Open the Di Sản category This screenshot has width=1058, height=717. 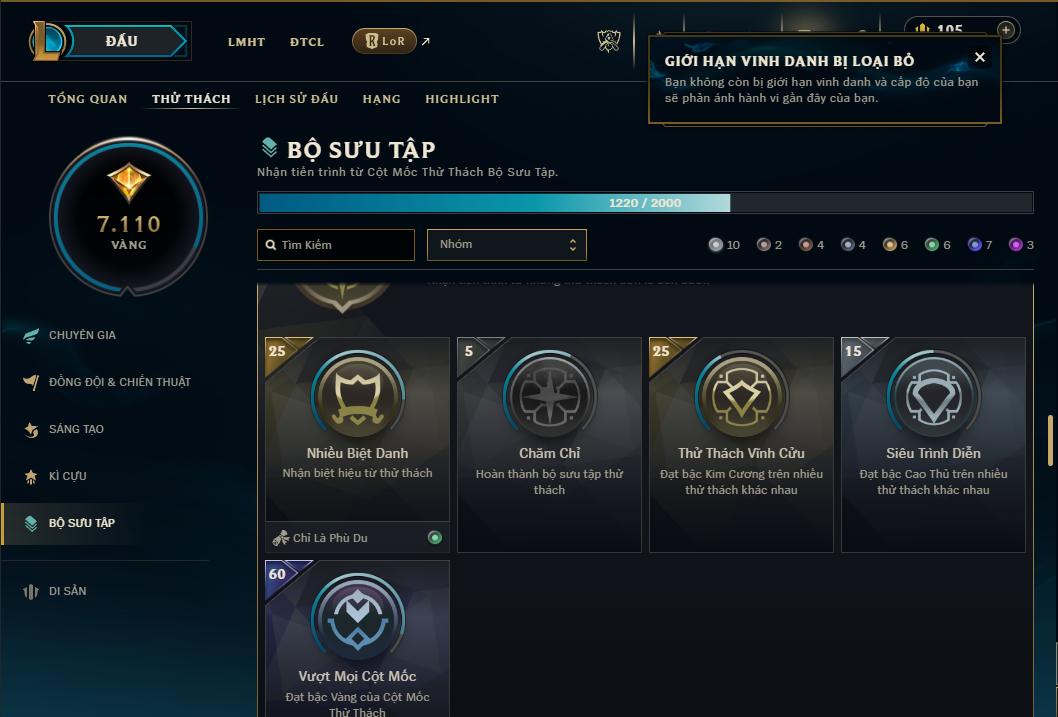point(67,591)
